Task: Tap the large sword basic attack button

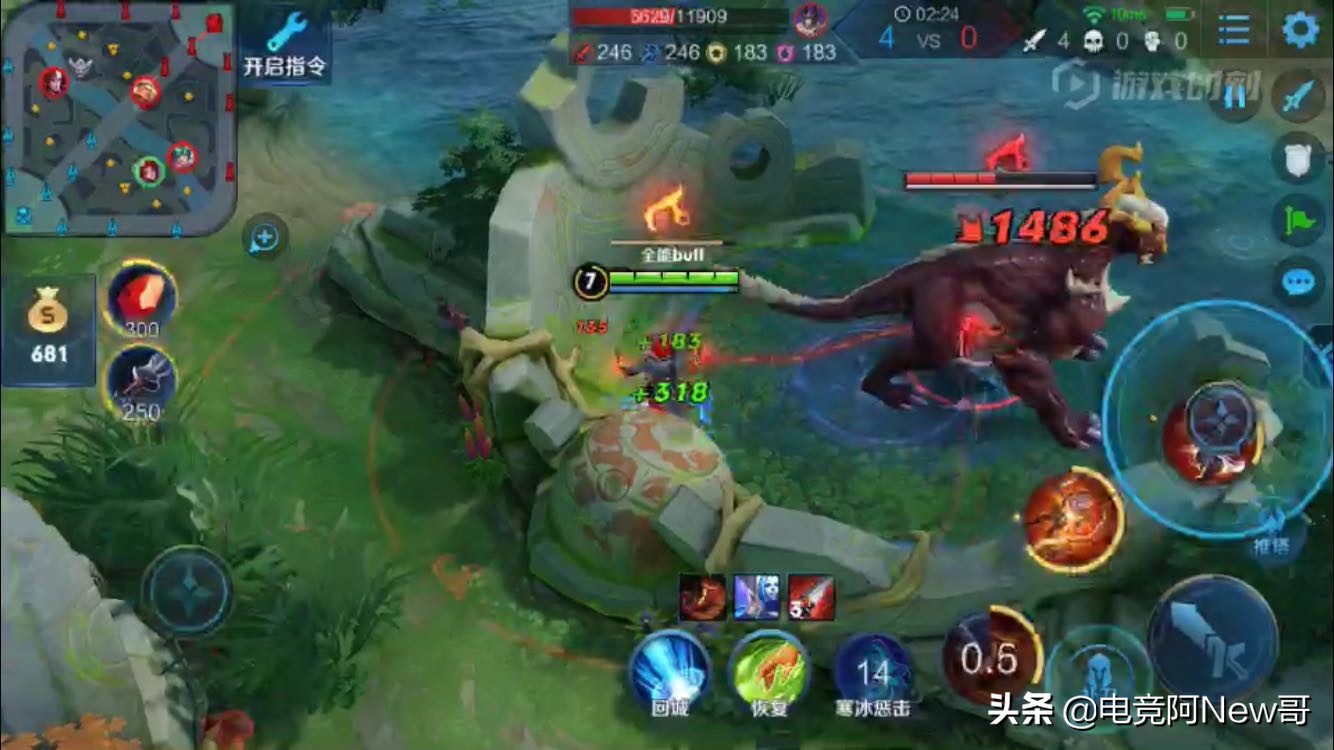Action: pos(1212,640)
